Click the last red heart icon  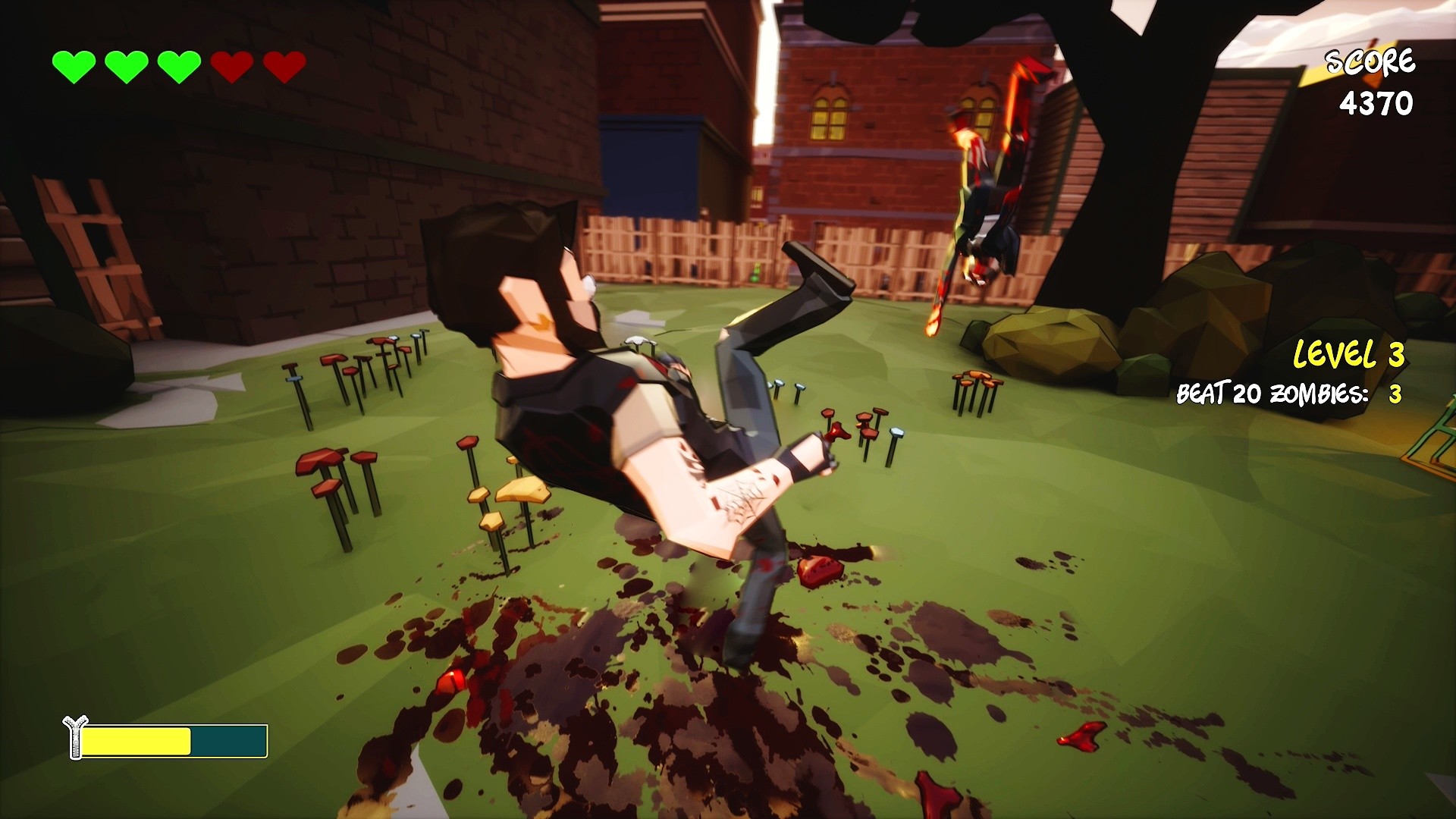(x=284, y=64)
